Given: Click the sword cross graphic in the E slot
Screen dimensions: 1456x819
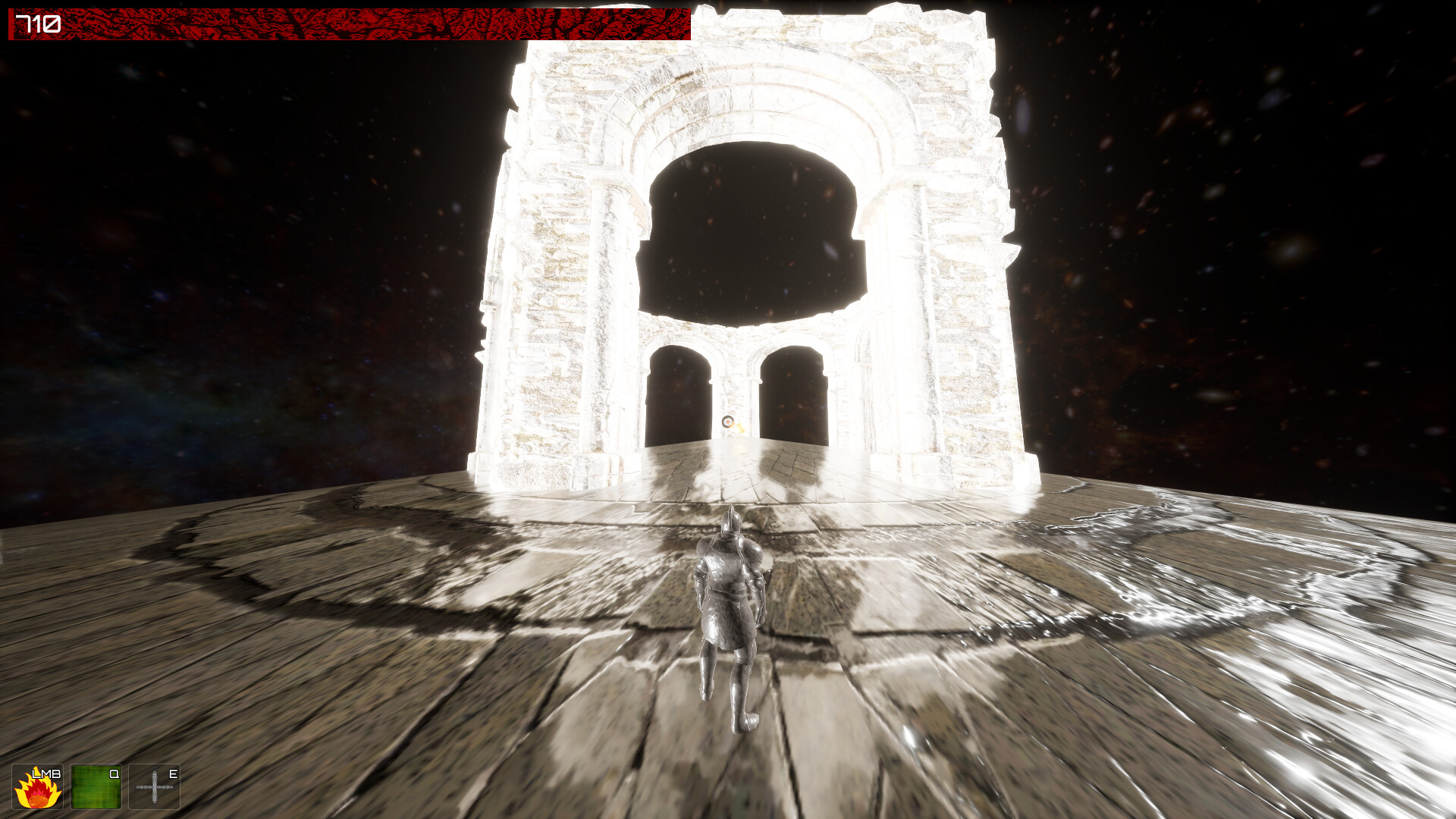Looking at the screenshot, I should point(153,789).
